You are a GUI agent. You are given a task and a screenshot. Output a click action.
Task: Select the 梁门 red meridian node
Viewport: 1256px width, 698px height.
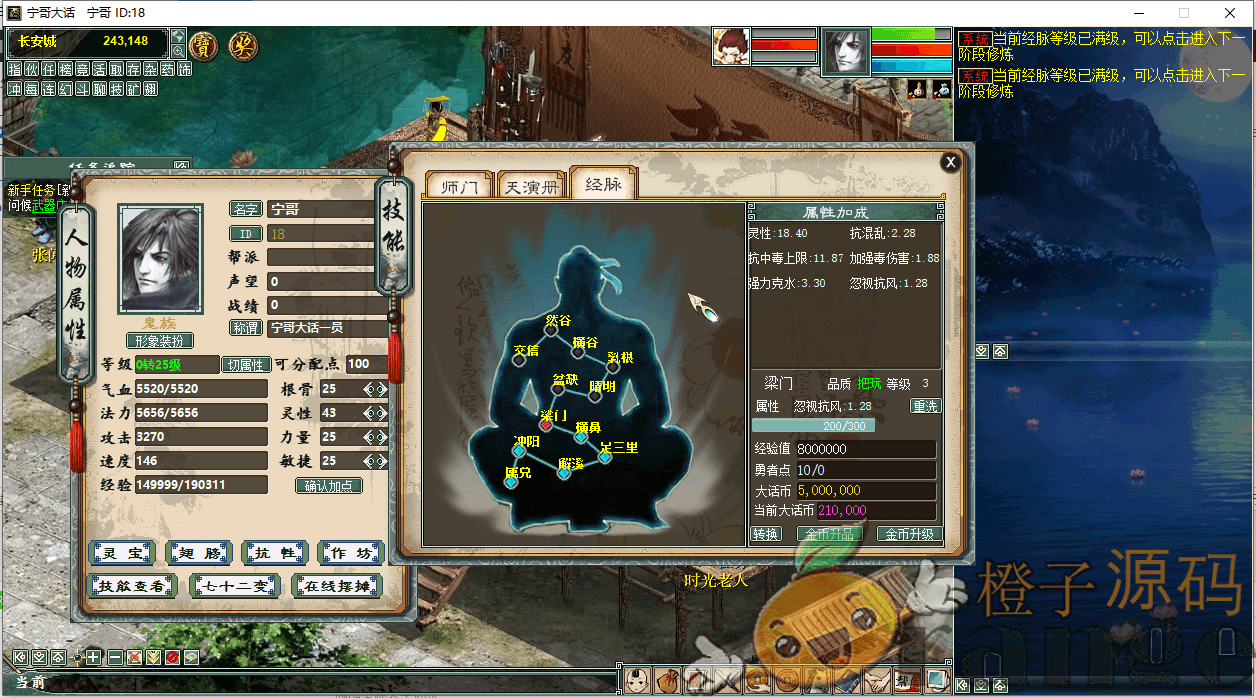point(546,426)
